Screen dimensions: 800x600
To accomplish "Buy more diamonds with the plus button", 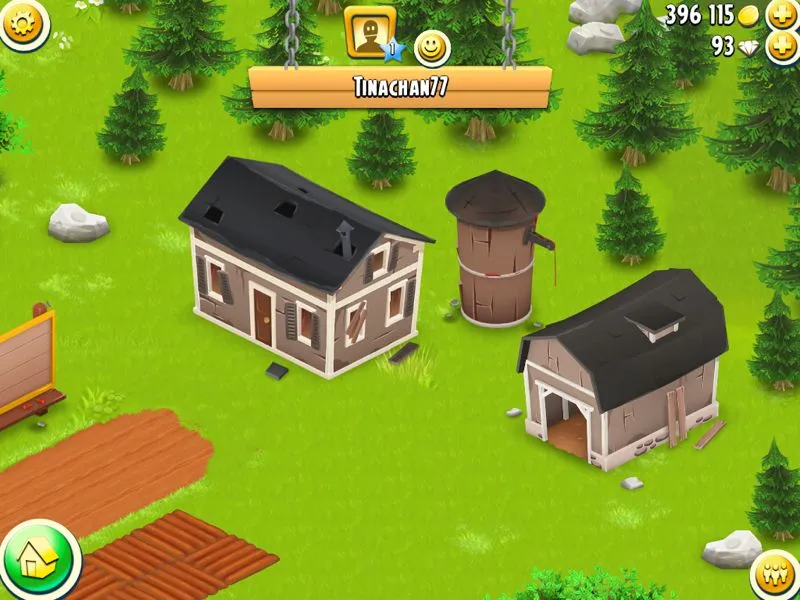I will point(781,46).
